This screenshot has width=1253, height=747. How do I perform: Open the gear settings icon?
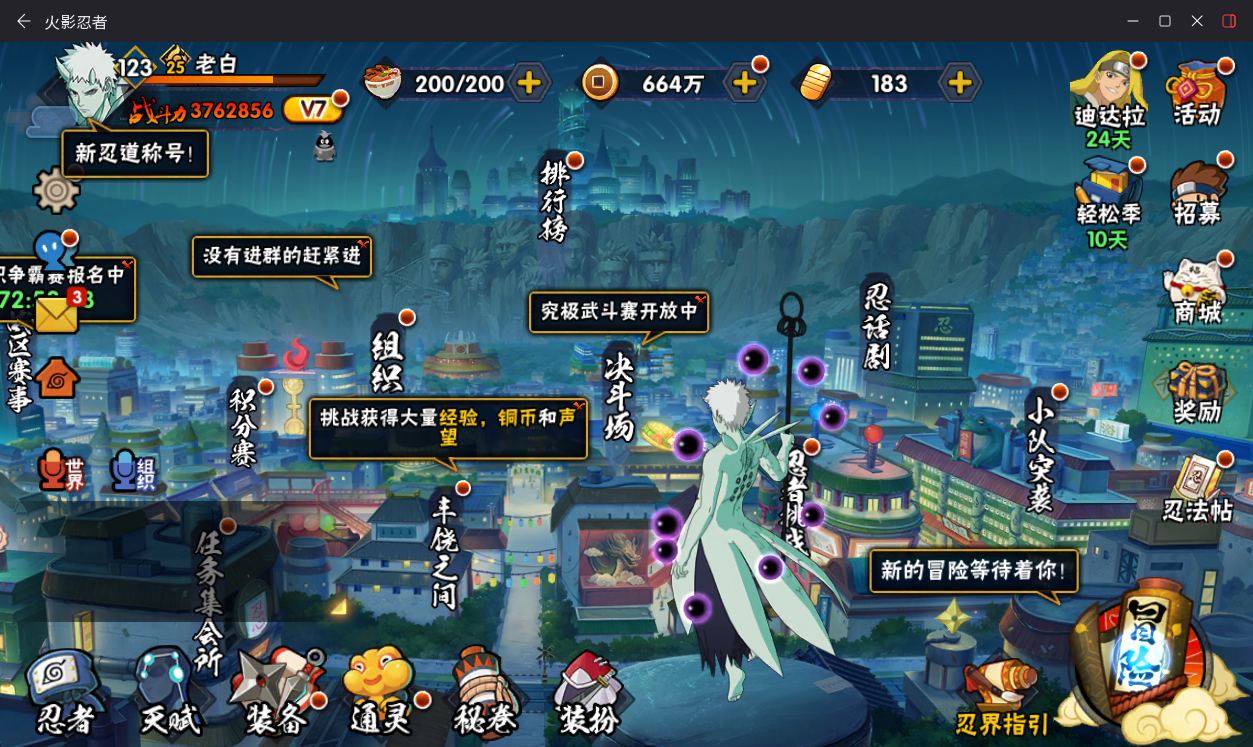coord(56,190)
